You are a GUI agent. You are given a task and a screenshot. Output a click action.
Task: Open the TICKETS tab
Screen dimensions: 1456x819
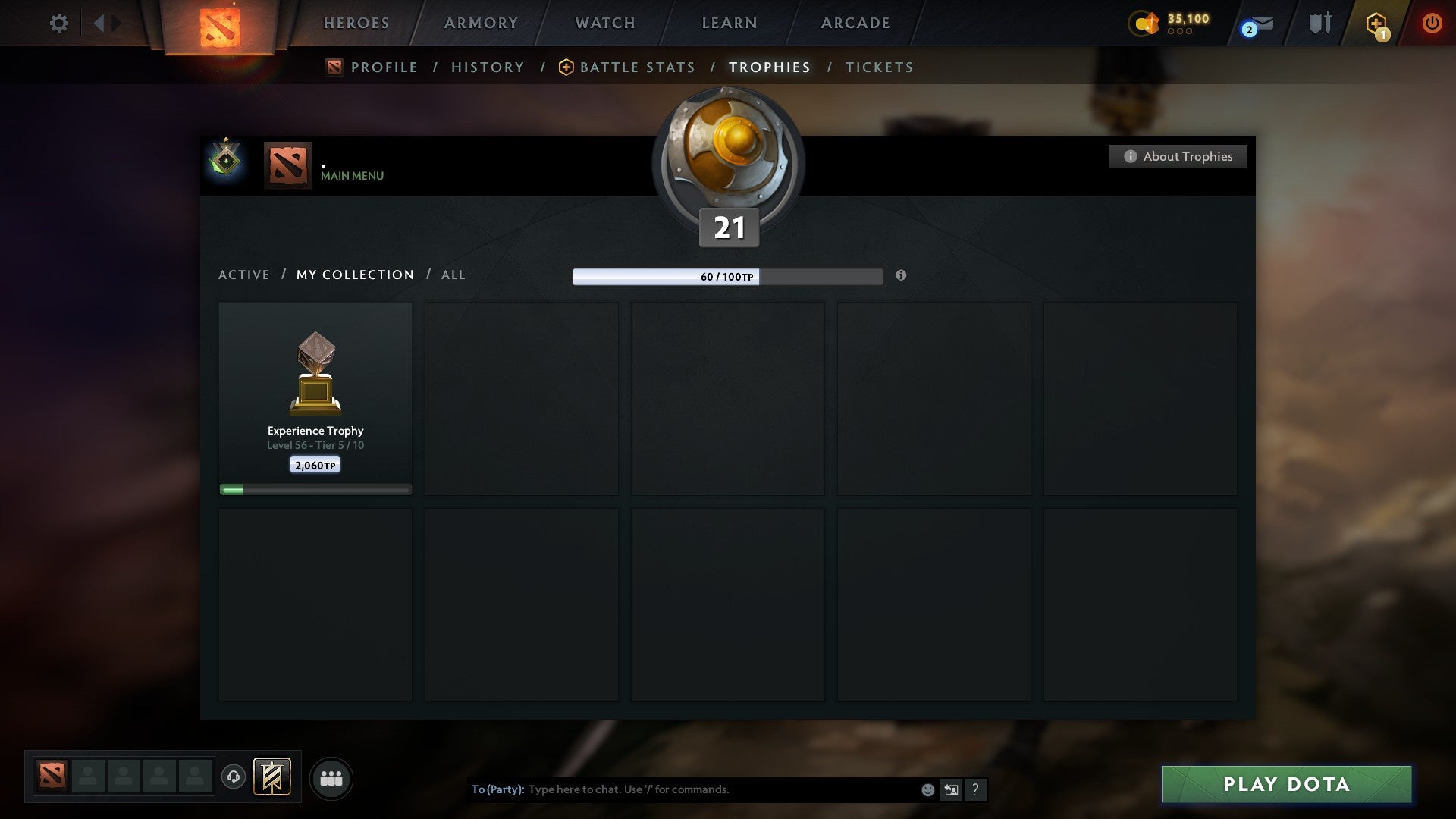point(878,67)
